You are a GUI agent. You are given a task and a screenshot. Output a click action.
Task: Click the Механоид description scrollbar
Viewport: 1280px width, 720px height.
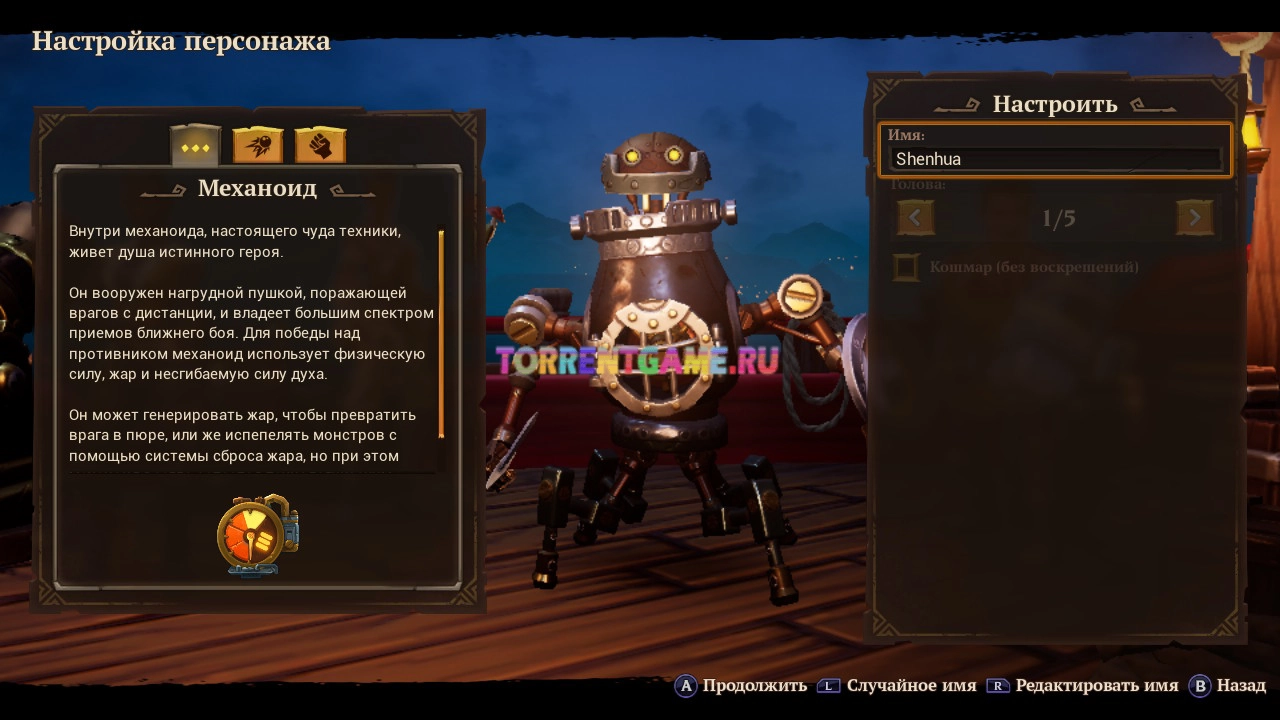coord(441,334)
